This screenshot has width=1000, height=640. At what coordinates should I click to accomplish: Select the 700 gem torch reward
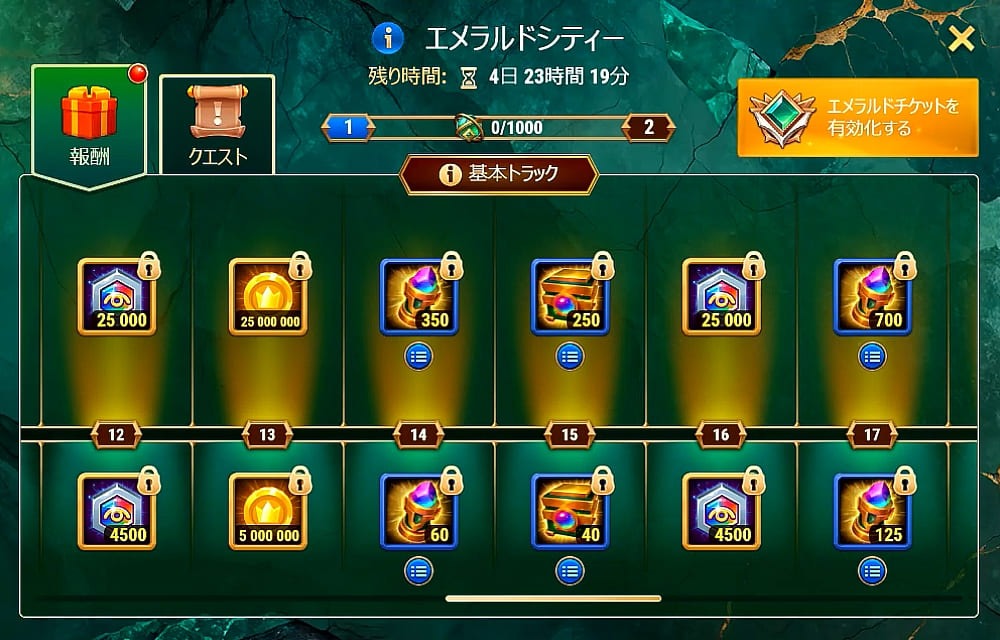click(x=872, y=297)
